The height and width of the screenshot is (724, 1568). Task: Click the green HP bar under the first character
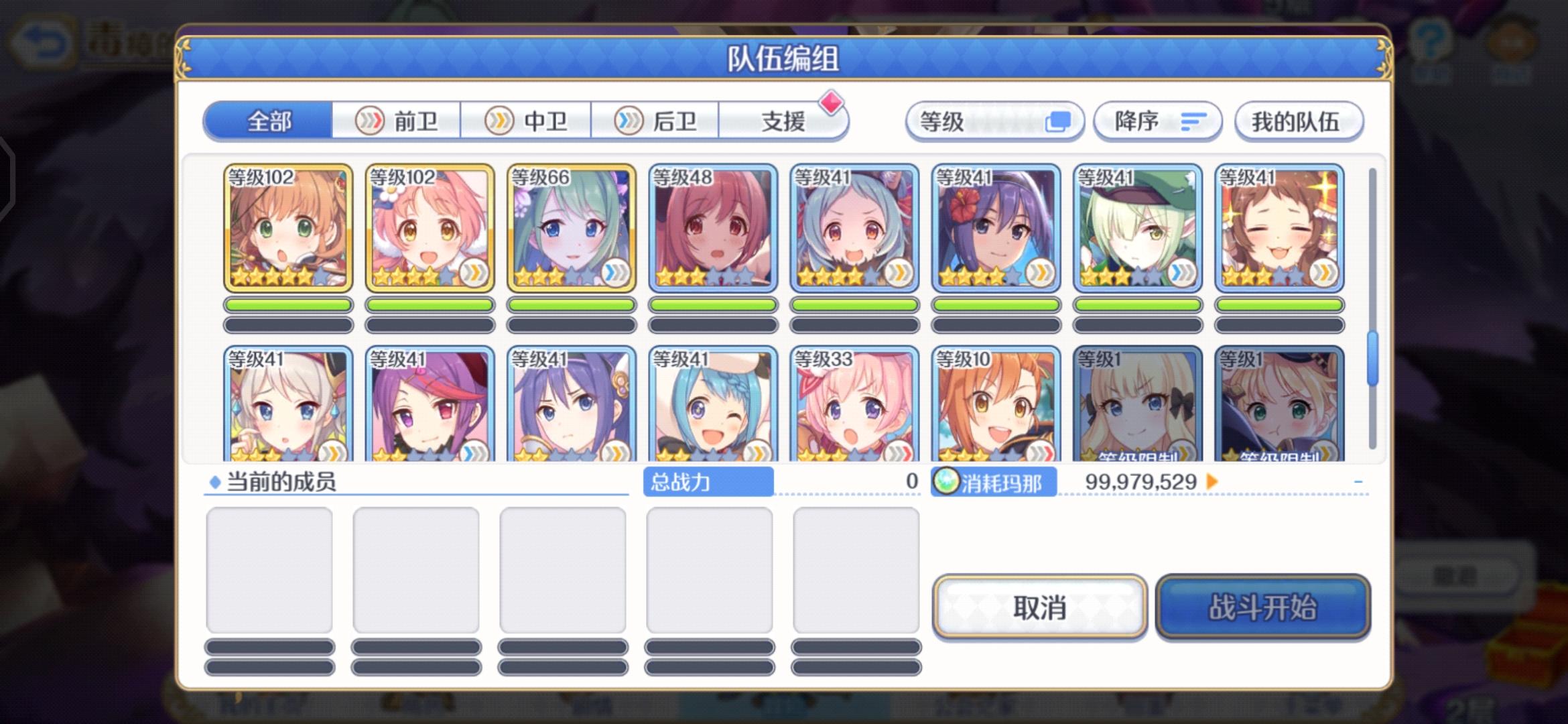point(288,304)
